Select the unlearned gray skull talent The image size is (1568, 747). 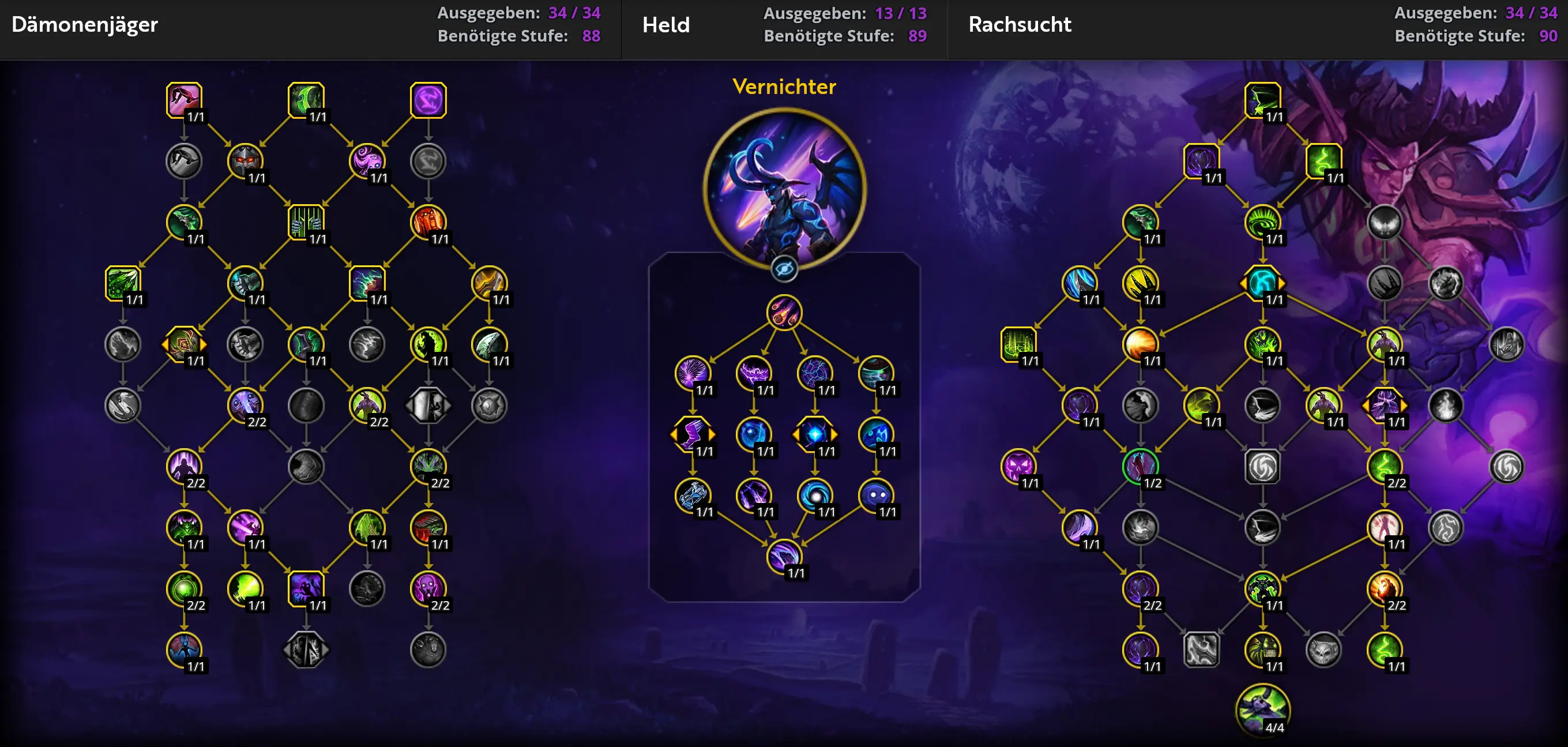(1323, 650)
